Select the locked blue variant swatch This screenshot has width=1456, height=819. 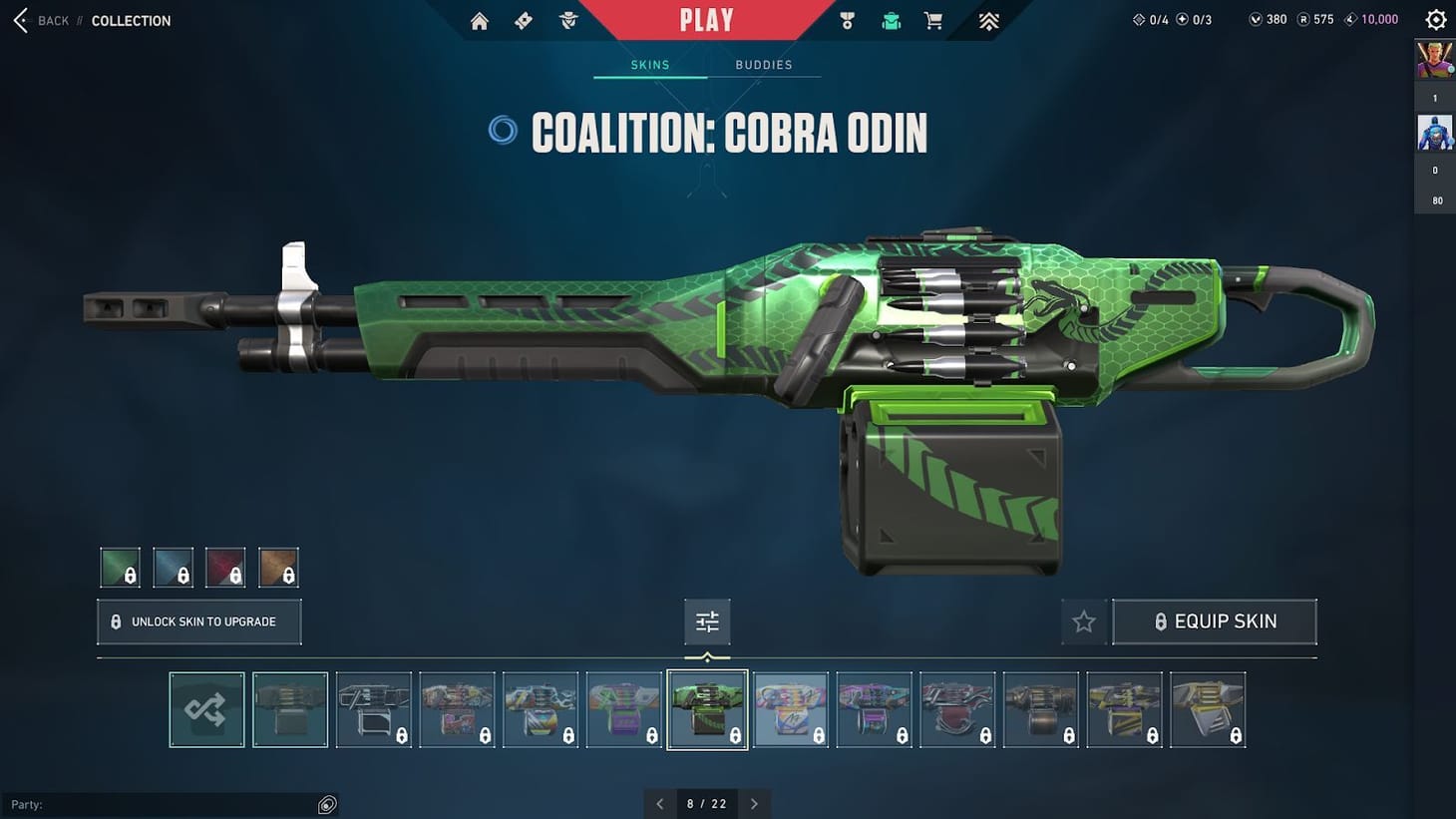coord(173,566)
